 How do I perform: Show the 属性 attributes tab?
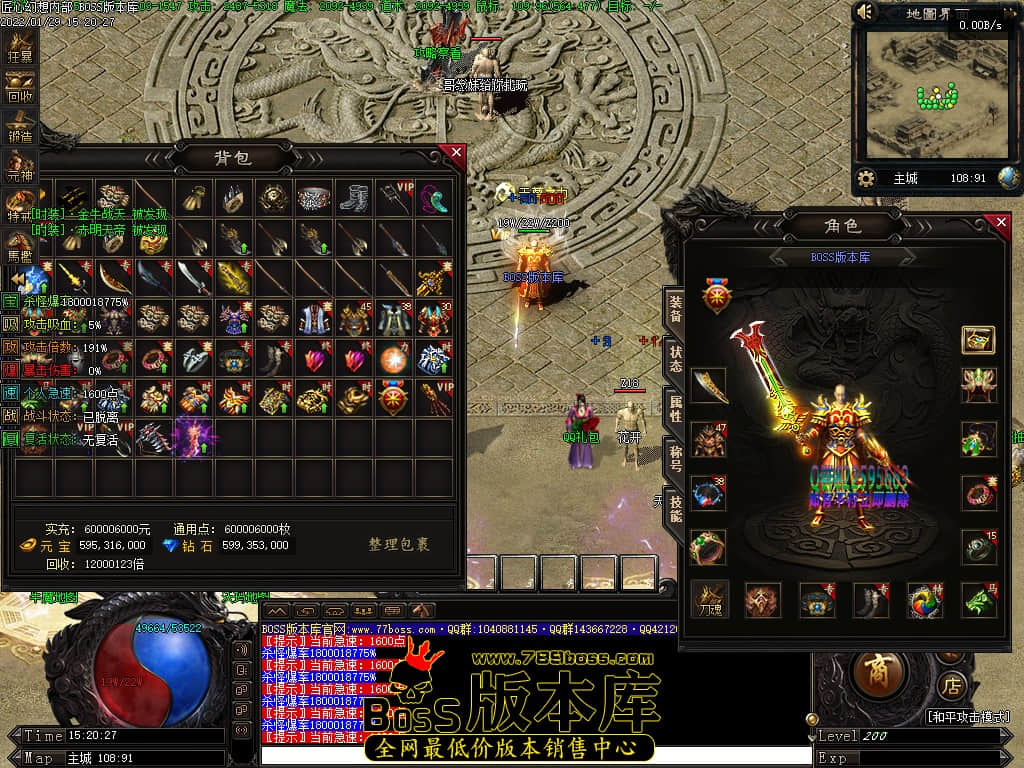pyautogui.click(x=676, y=408)
